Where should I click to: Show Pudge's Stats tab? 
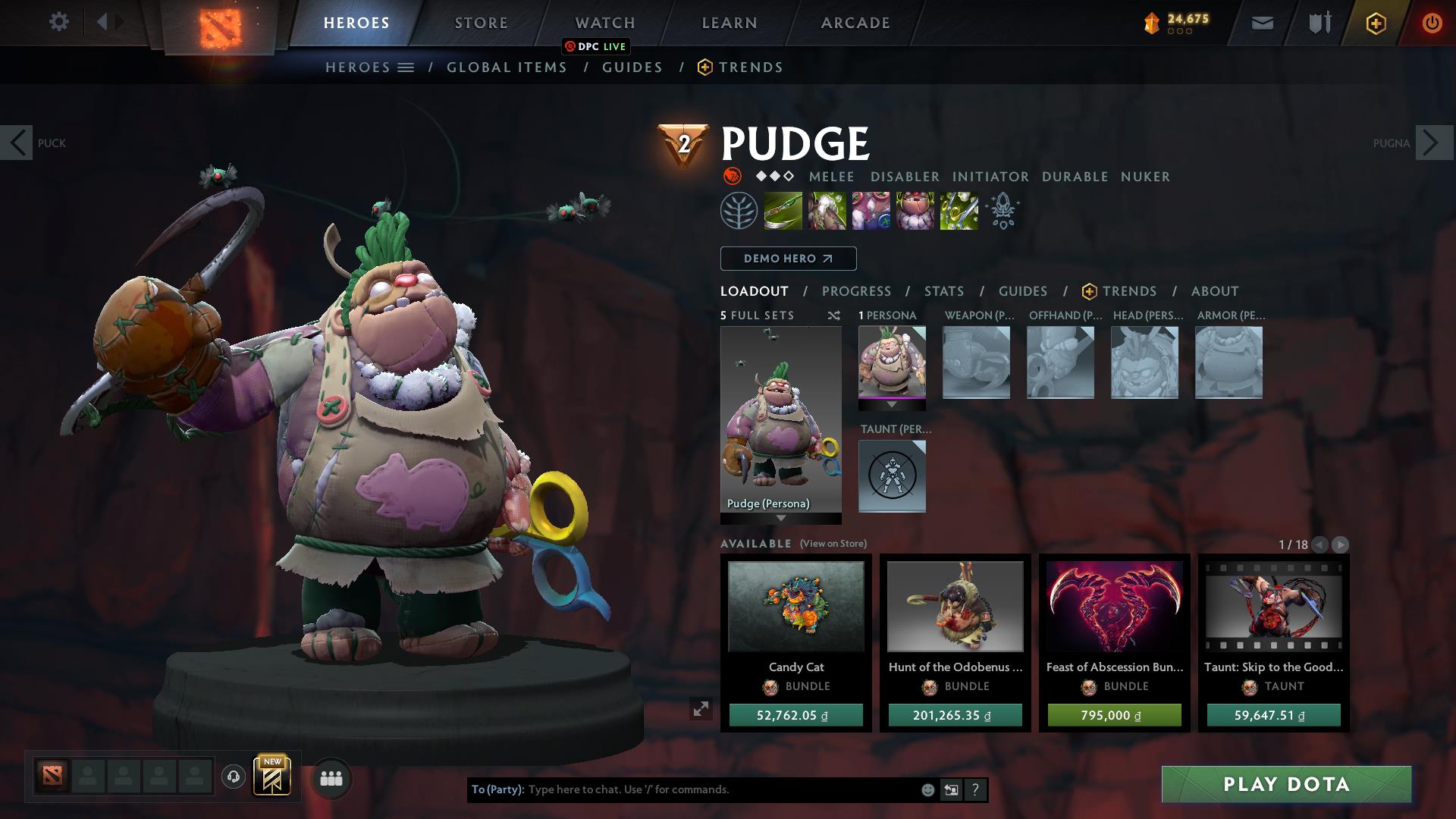pyautogui.click(x=943, y=291)
